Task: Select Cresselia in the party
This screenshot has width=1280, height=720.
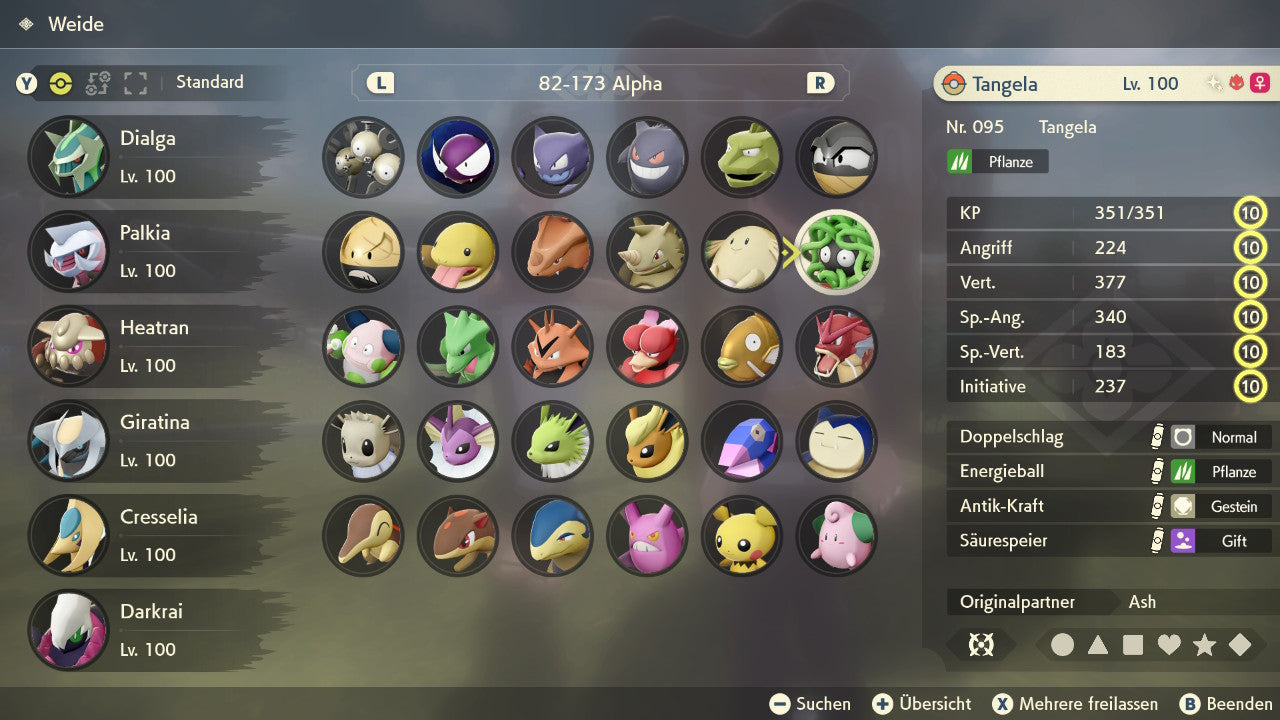Action: (x=150, y=535)
